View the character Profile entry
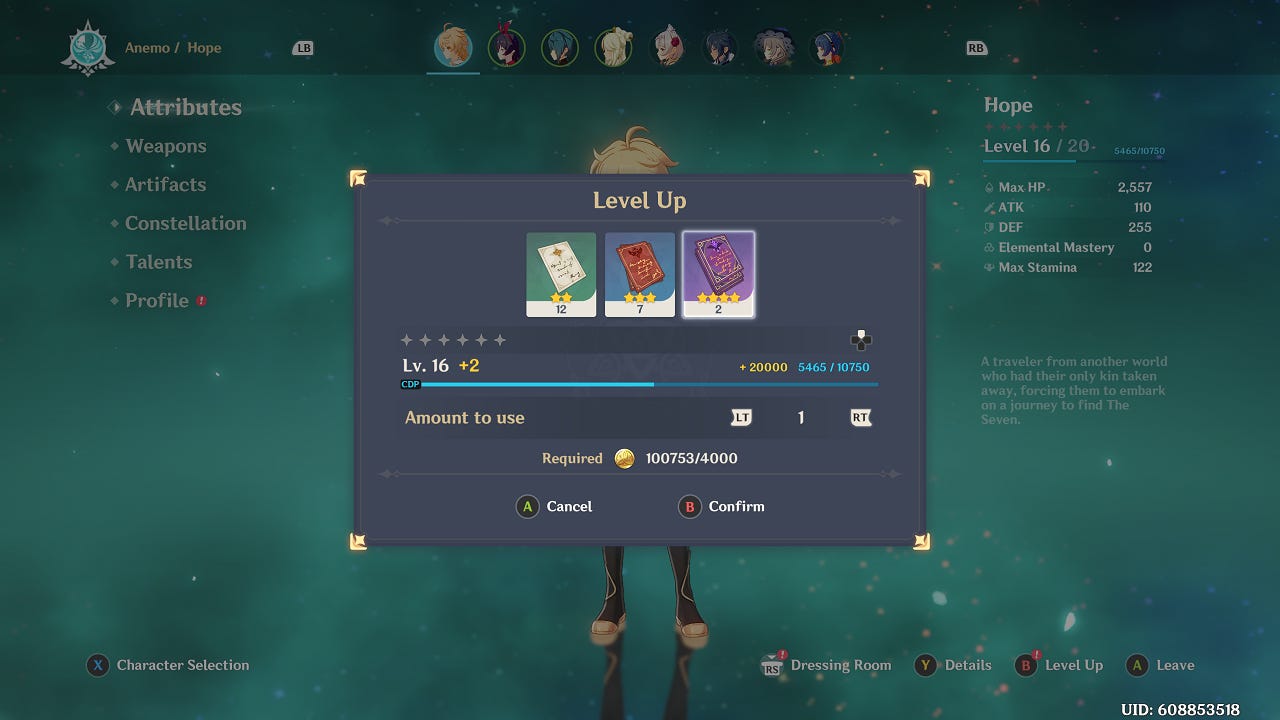The width and height of the screenshot is (1280, 720). coord(157,301)
